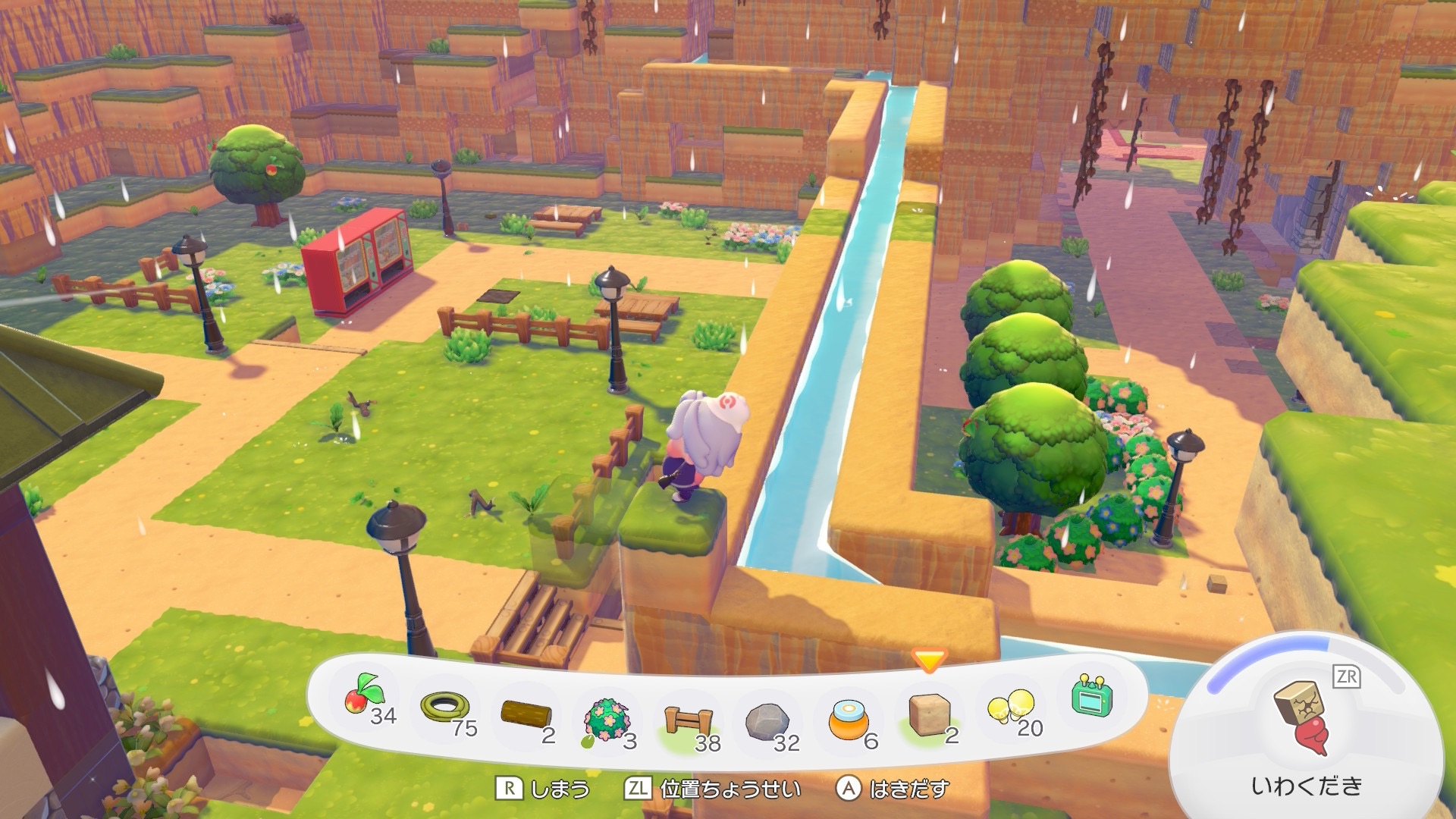Select the wooden log slot
The image size is (1456, 819).
[526, 714]
